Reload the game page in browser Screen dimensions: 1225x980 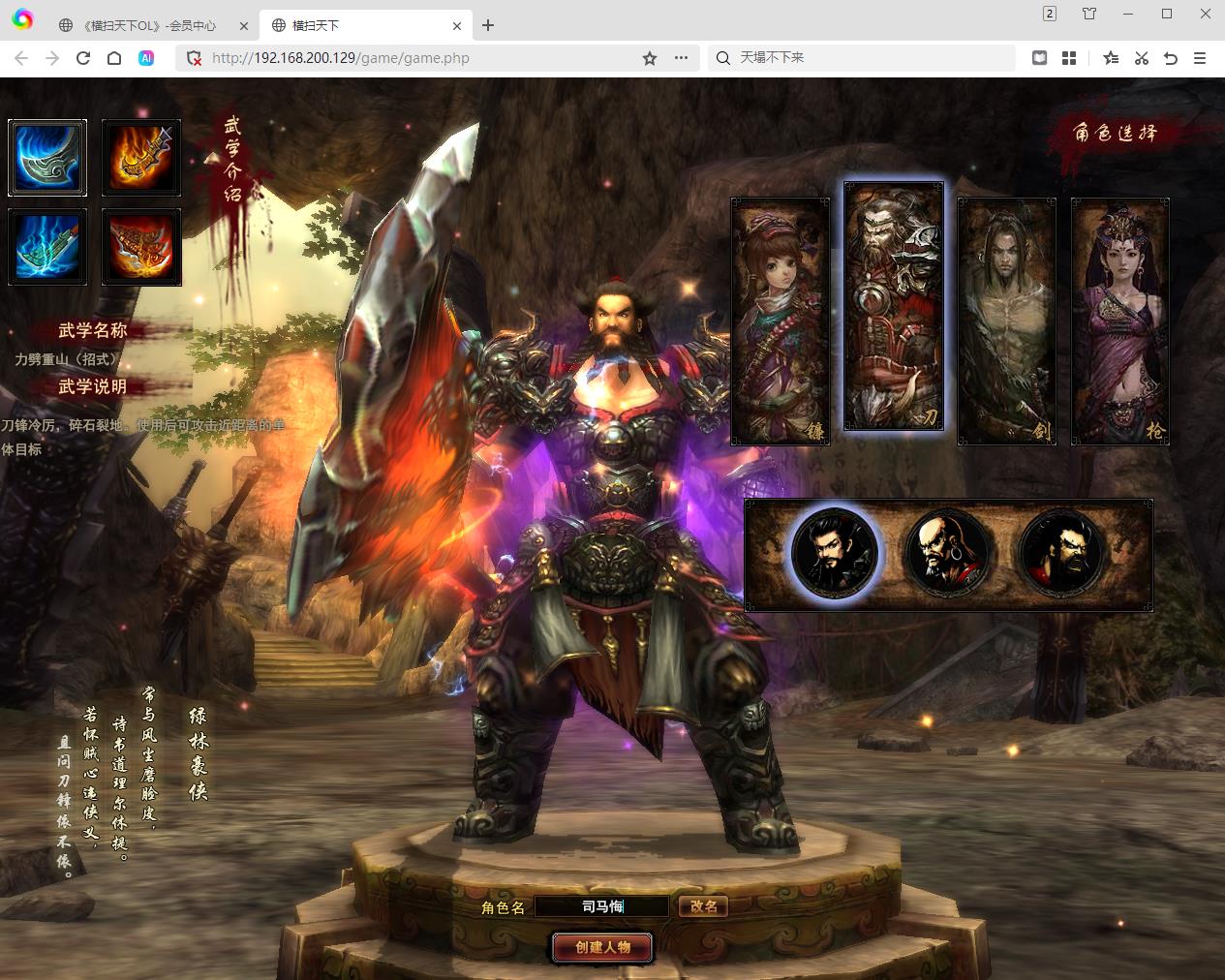[x=83, y=58]
